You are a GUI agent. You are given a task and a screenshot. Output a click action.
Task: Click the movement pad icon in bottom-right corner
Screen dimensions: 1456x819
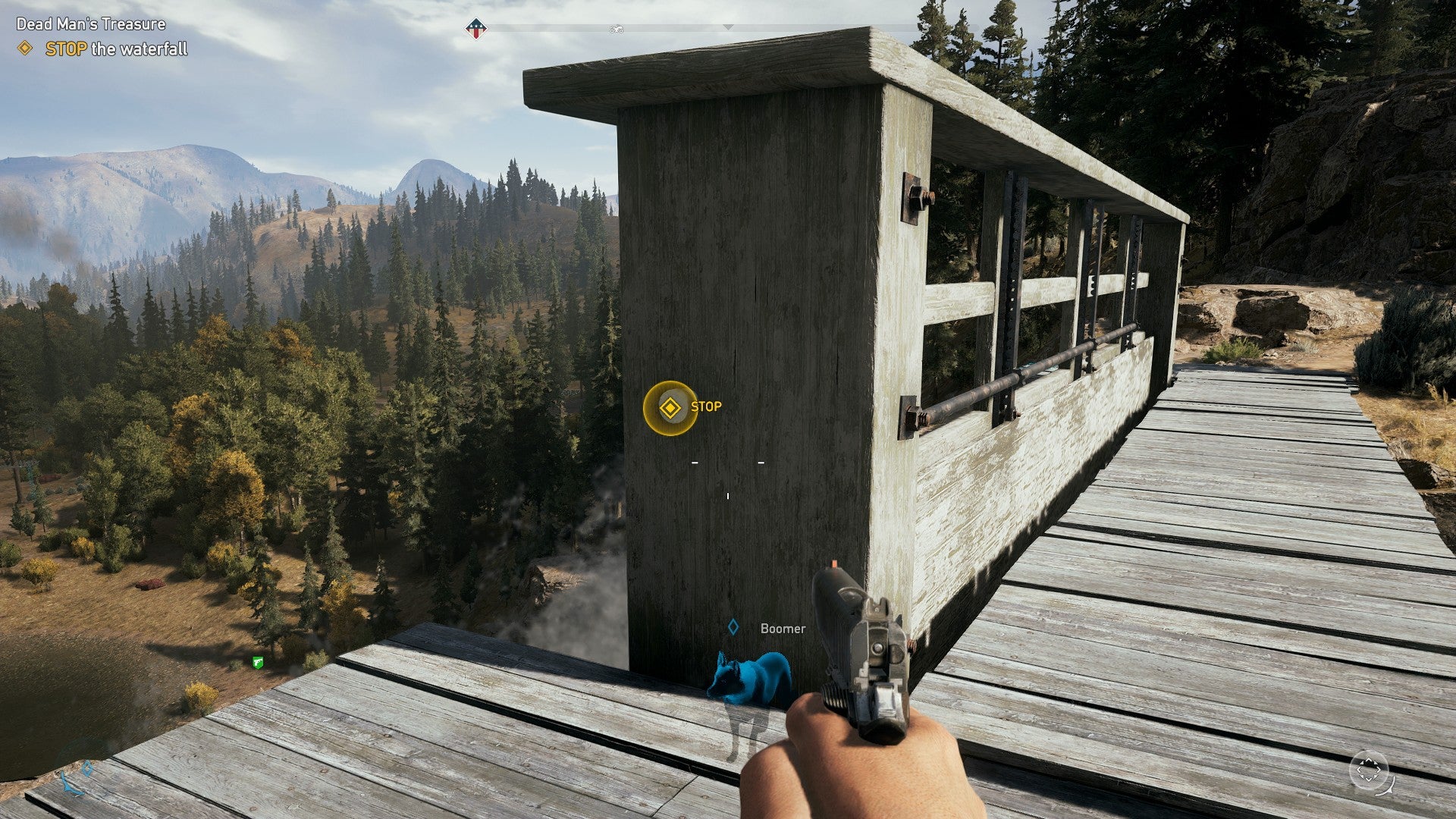[x=1369, y=769]
